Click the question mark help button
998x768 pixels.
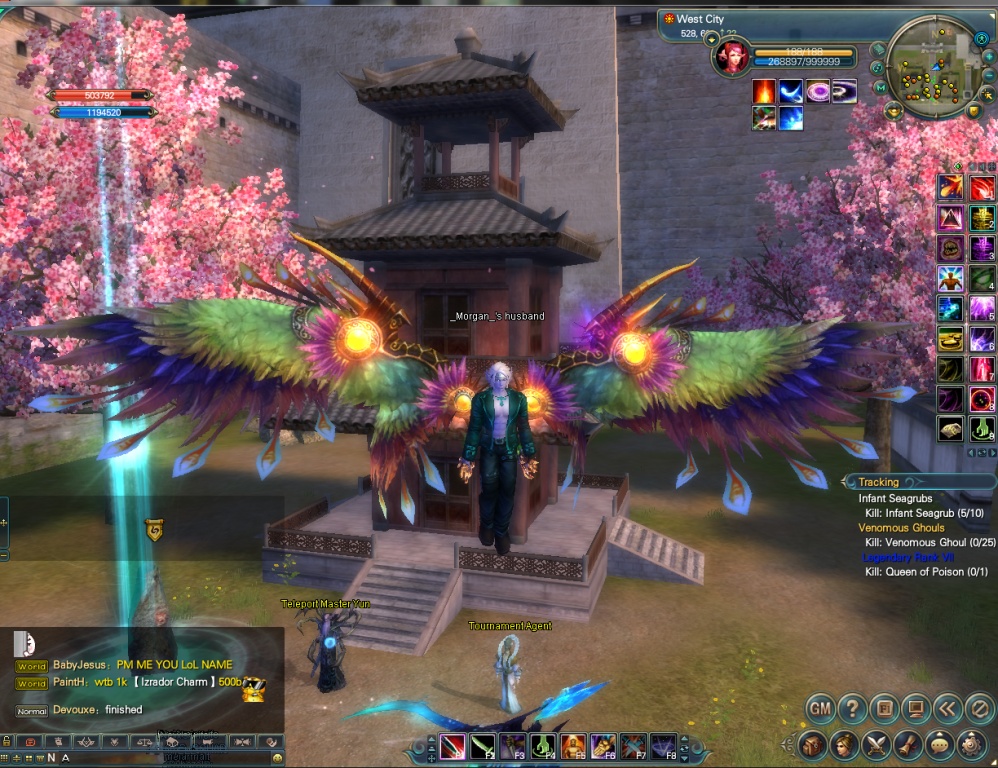pyautogui.click(x=852, y=709)
